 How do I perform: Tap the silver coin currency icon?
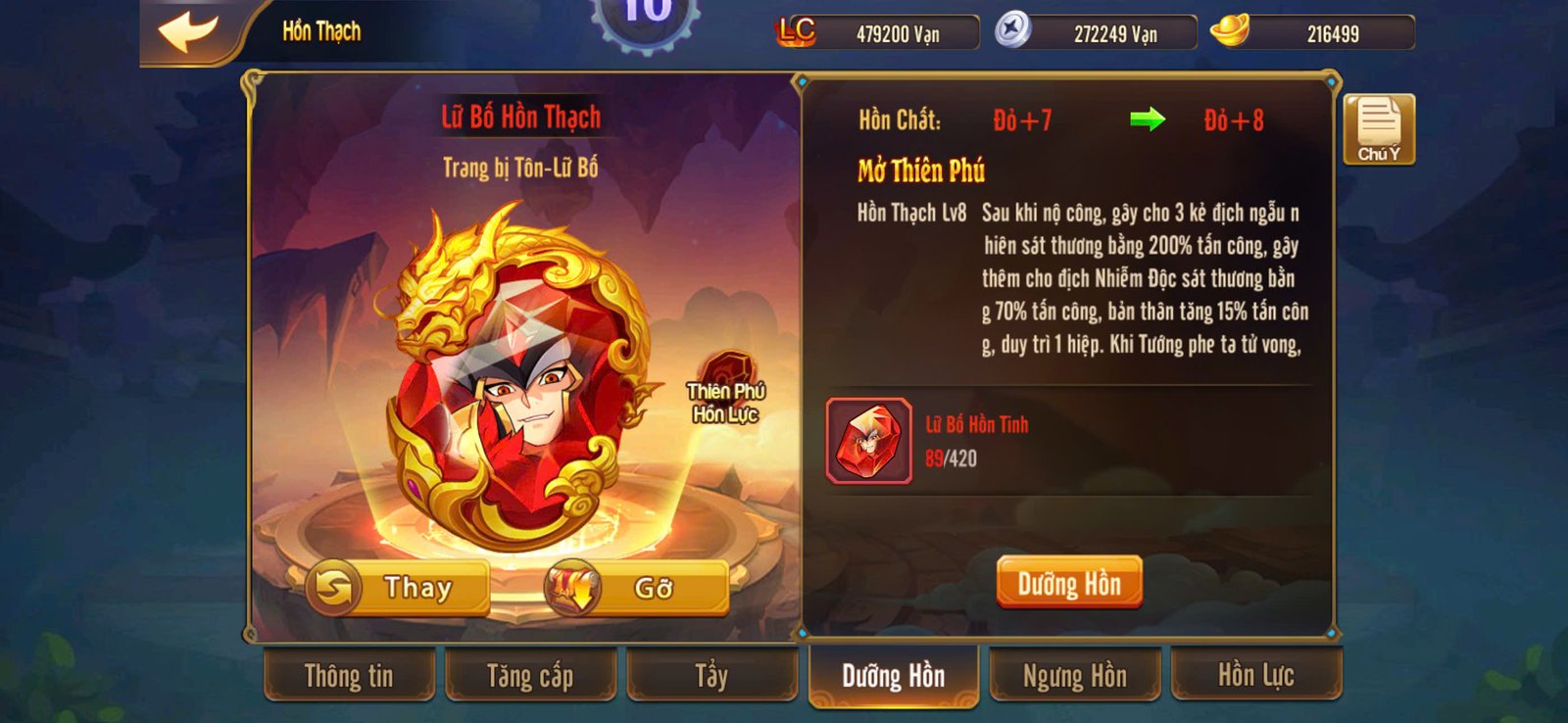coord(1011,30)
